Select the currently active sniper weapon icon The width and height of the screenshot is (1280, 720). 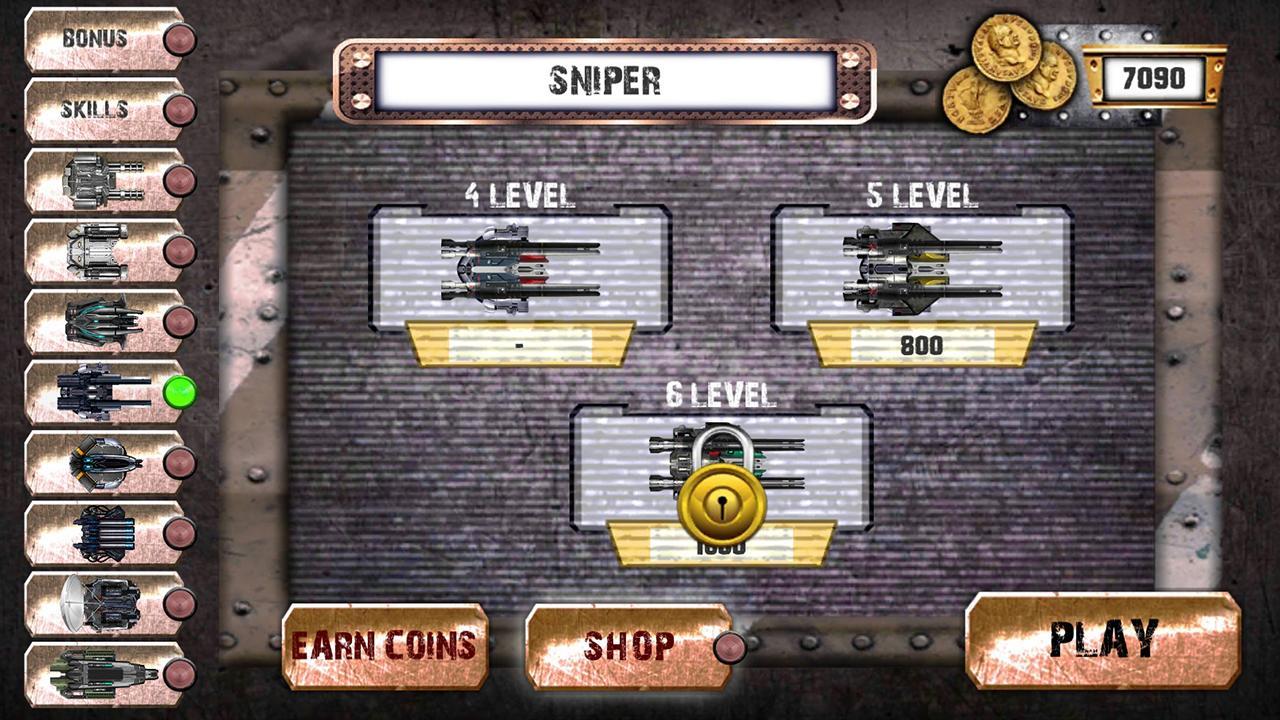[x=100, y=393]
